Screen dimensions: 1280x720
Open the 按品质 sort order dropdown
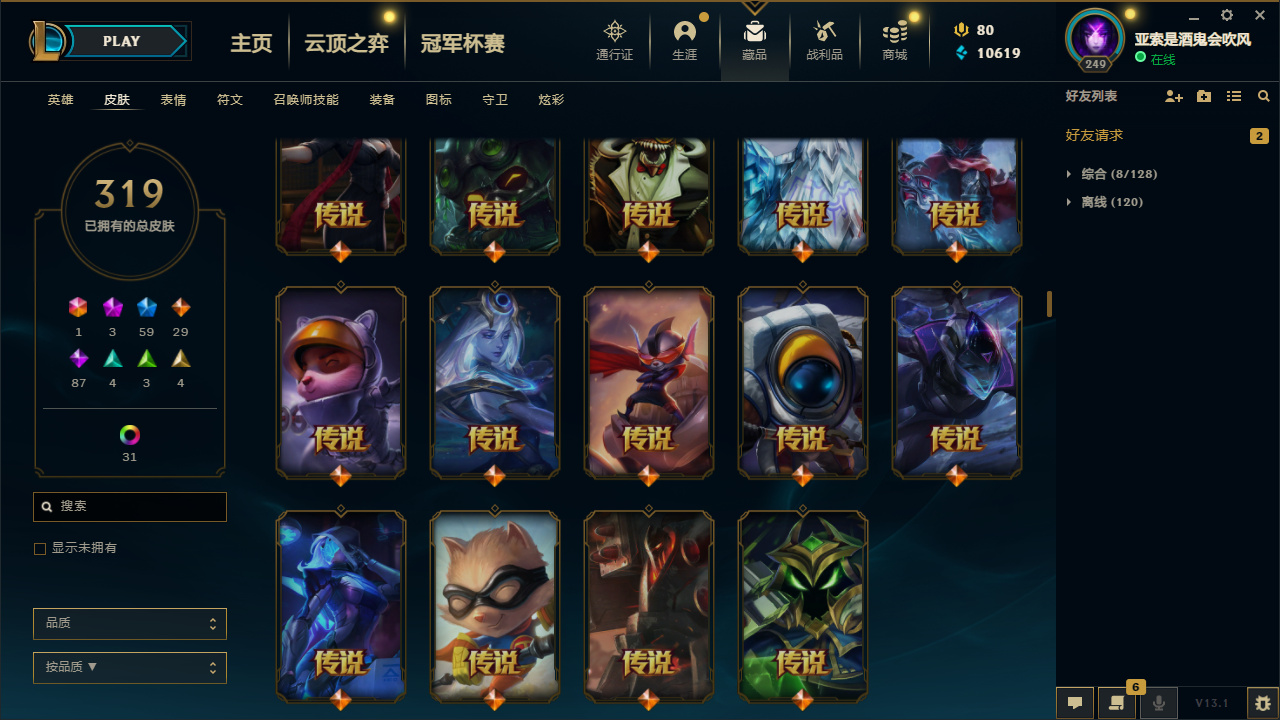pos(129,667)
